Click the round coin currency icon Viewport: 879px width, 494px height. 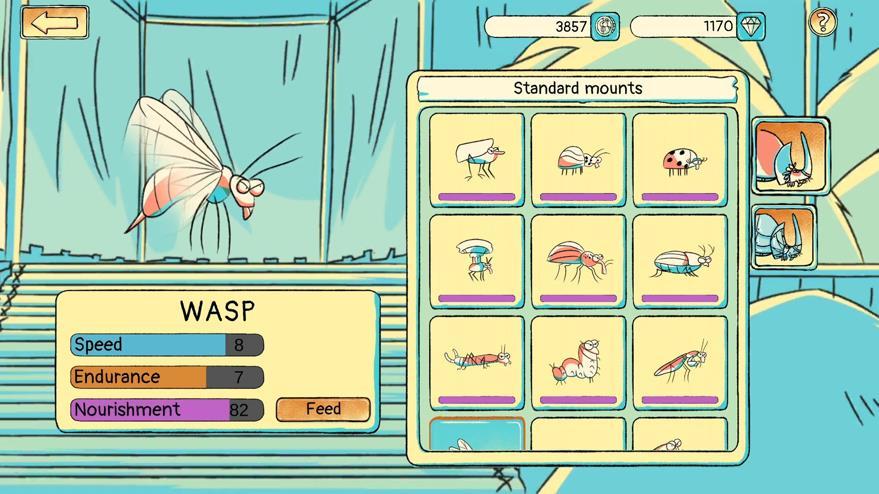605,27
